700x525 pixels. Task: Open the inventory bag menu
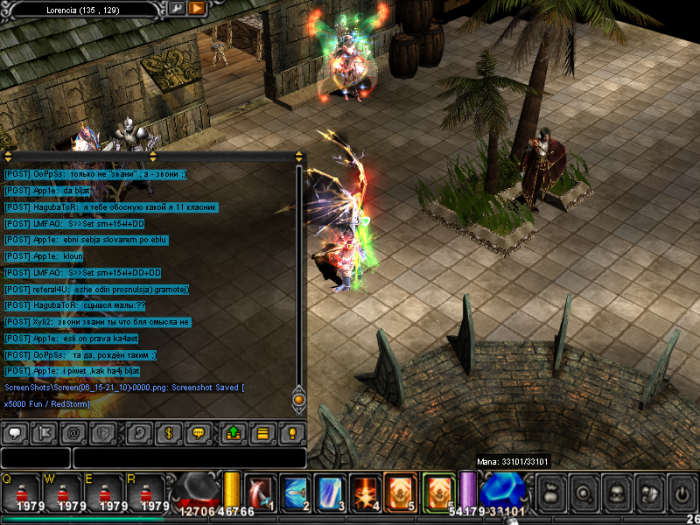click(553, 493)
